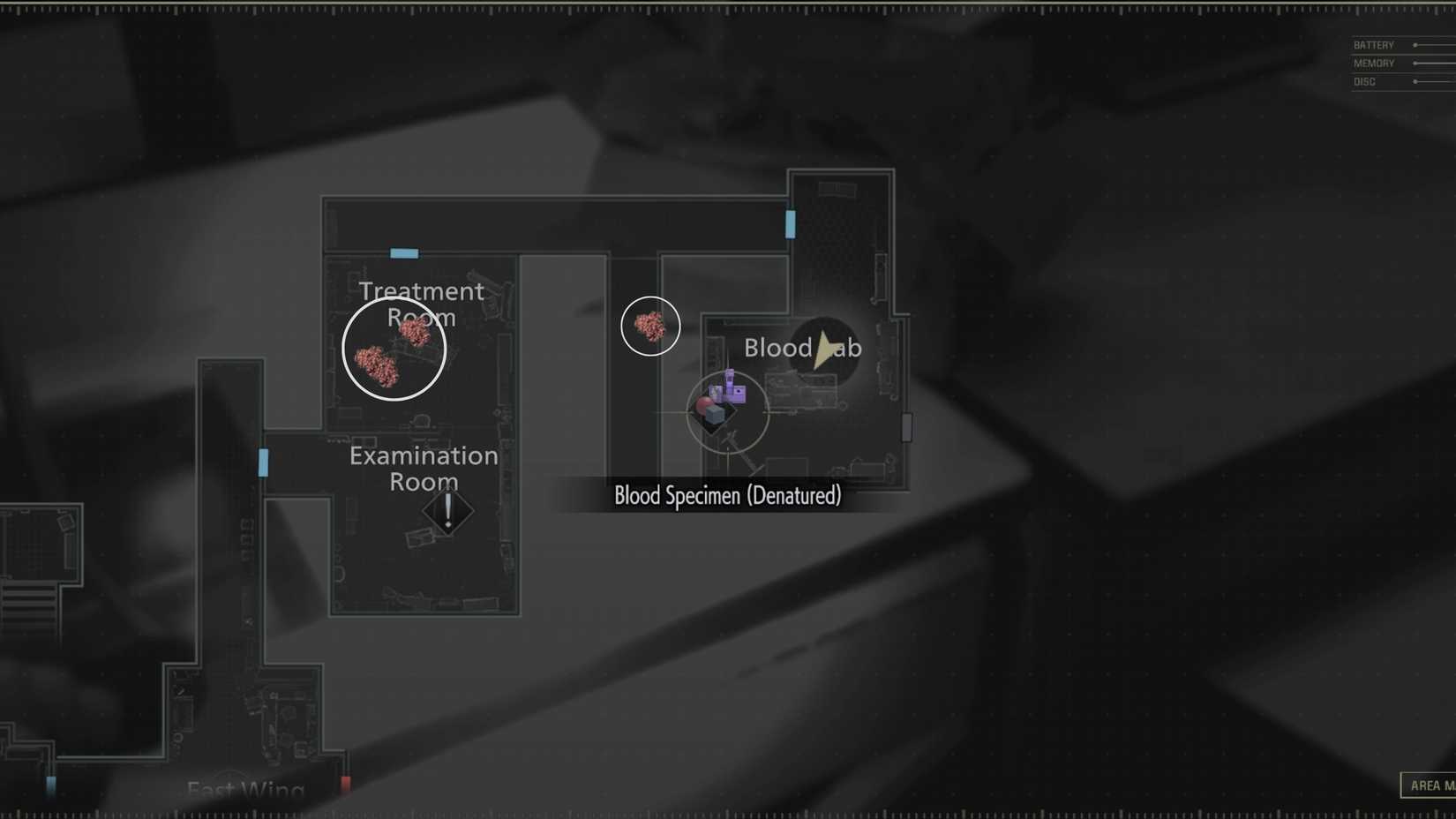Switch to the AREA MAP view
Viewport: 1456px width, 819px height.
[x=1430, y=785]
